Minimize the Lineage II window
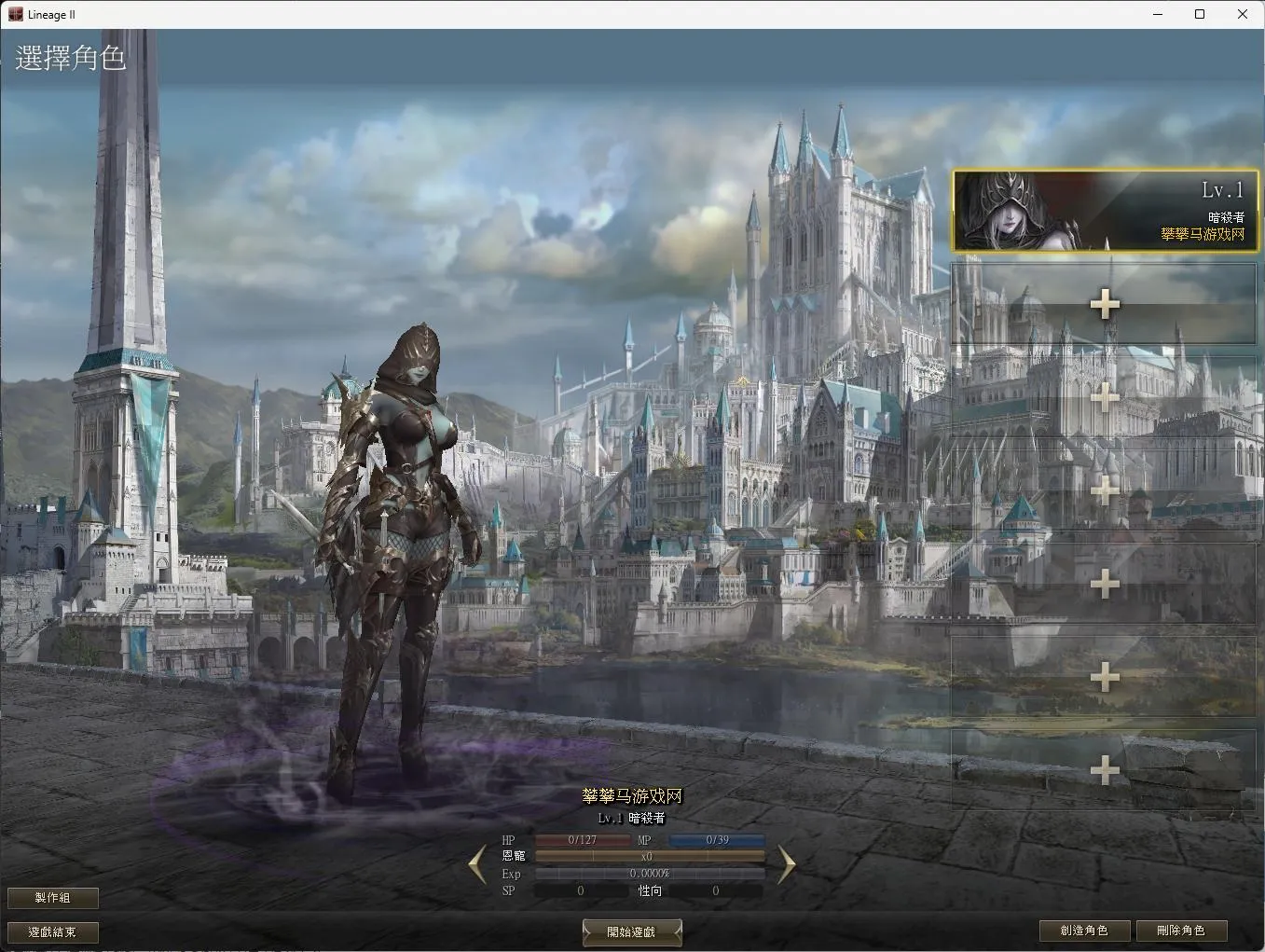Screen dimensions: 1265x952 tap(1158, 14)
